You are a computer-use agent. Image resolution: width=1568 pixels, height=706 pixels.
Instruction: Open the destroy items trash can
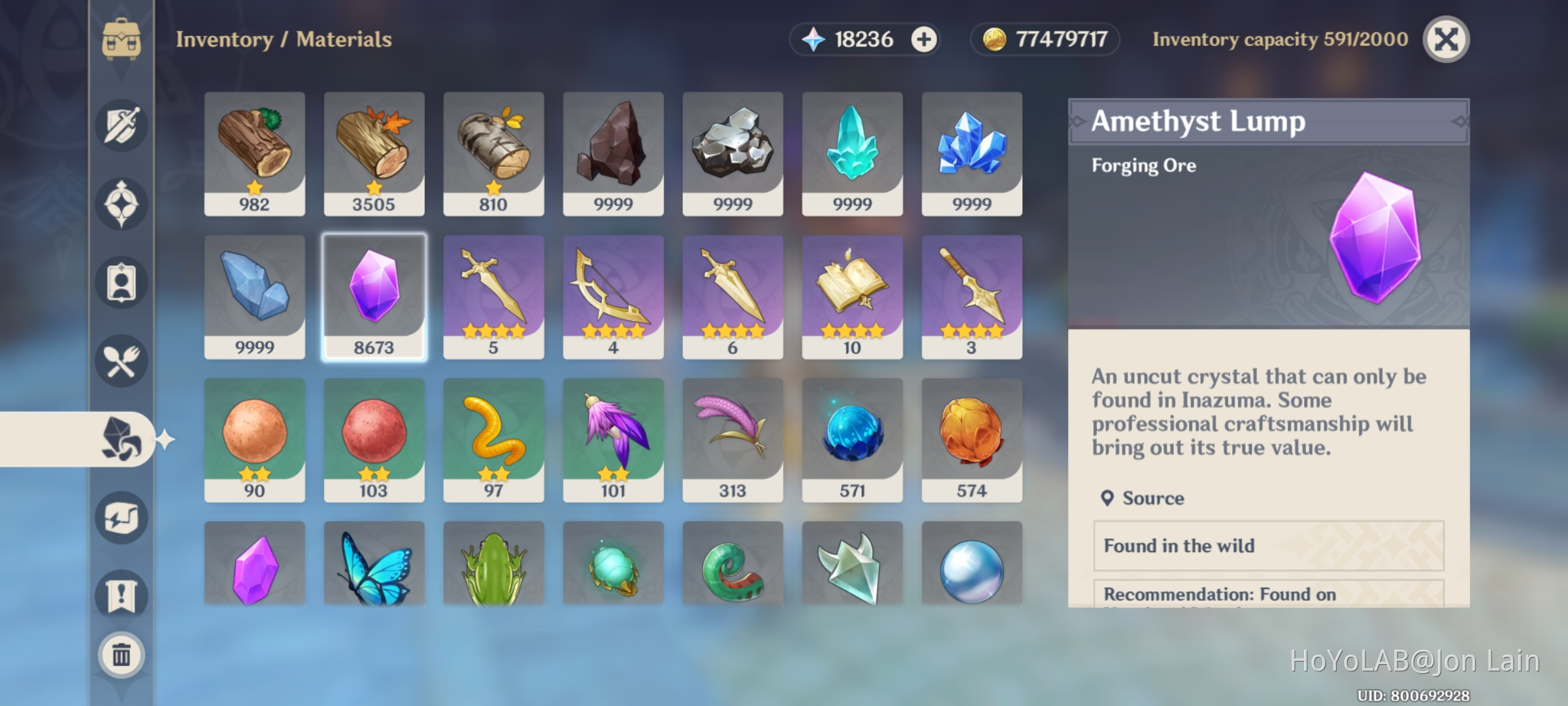(122, 656)
